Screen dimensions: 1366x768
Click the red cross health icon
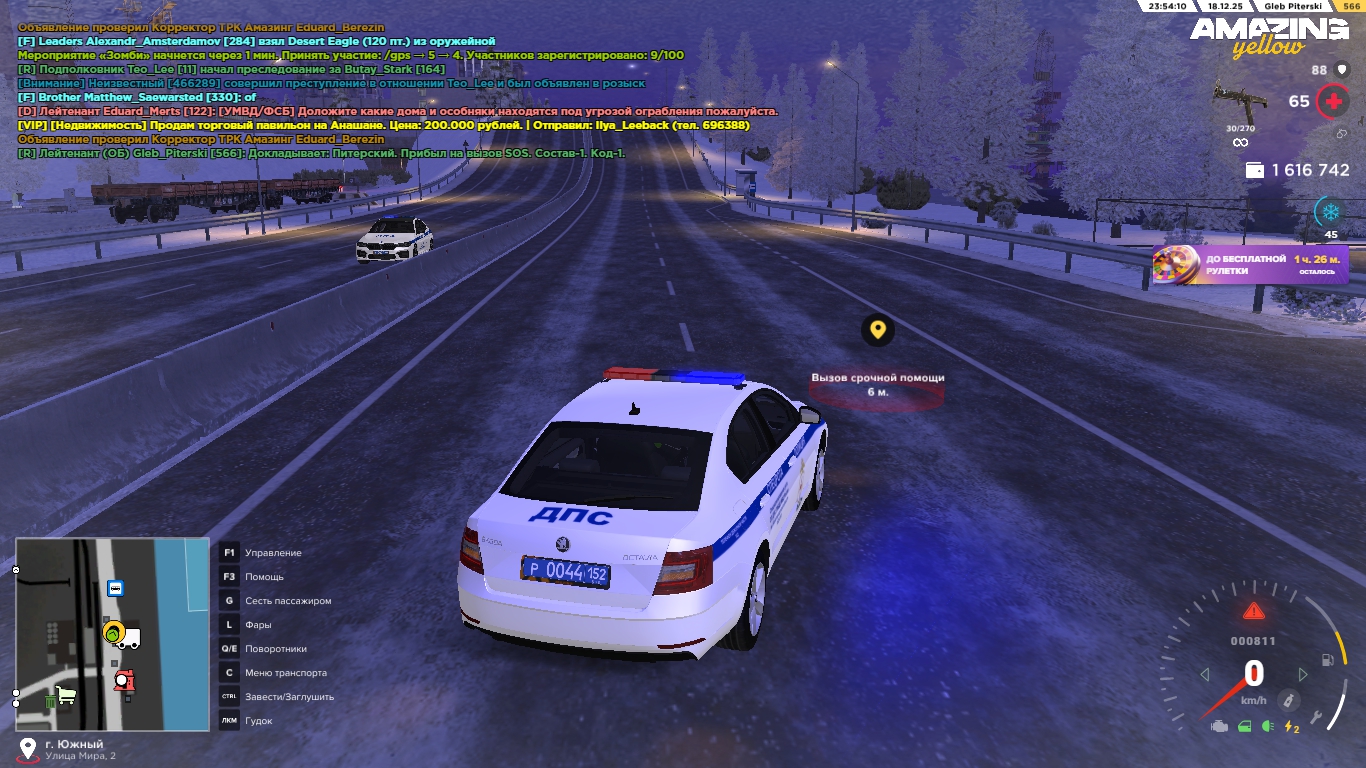[x=1331, y=101]
